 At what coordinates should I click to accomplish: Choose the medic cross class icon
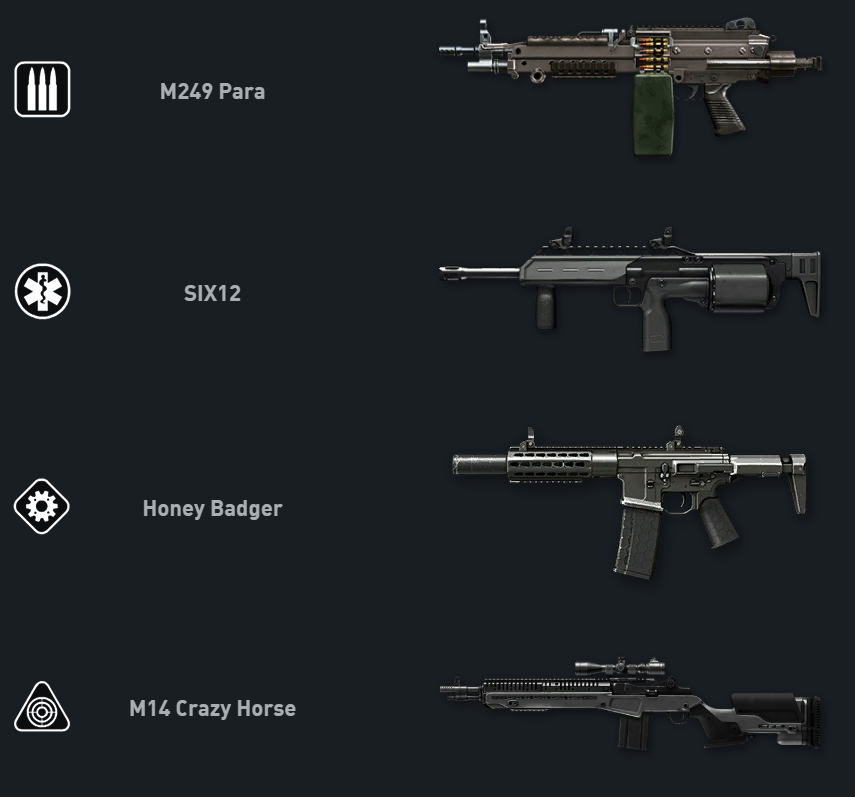pos(42,293)
